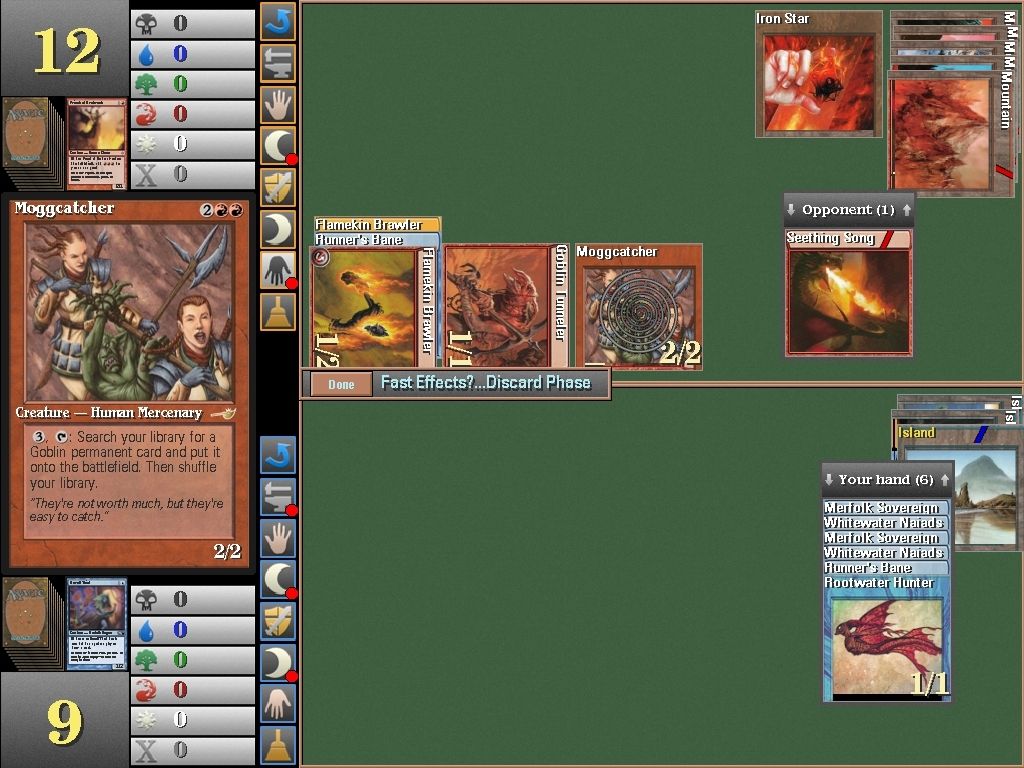The image size is (1024, 768).
Task: Click your own library deck
Action: 31,622
